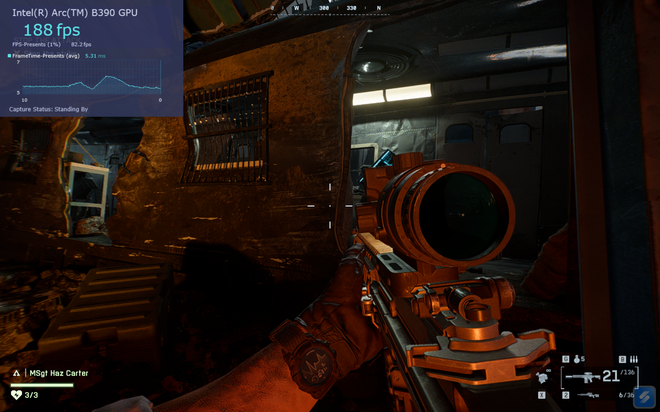Viewport: 660px width, 412px height.
Task: Click the MSgt Haz Carter operator class icon
Action: 16,373
